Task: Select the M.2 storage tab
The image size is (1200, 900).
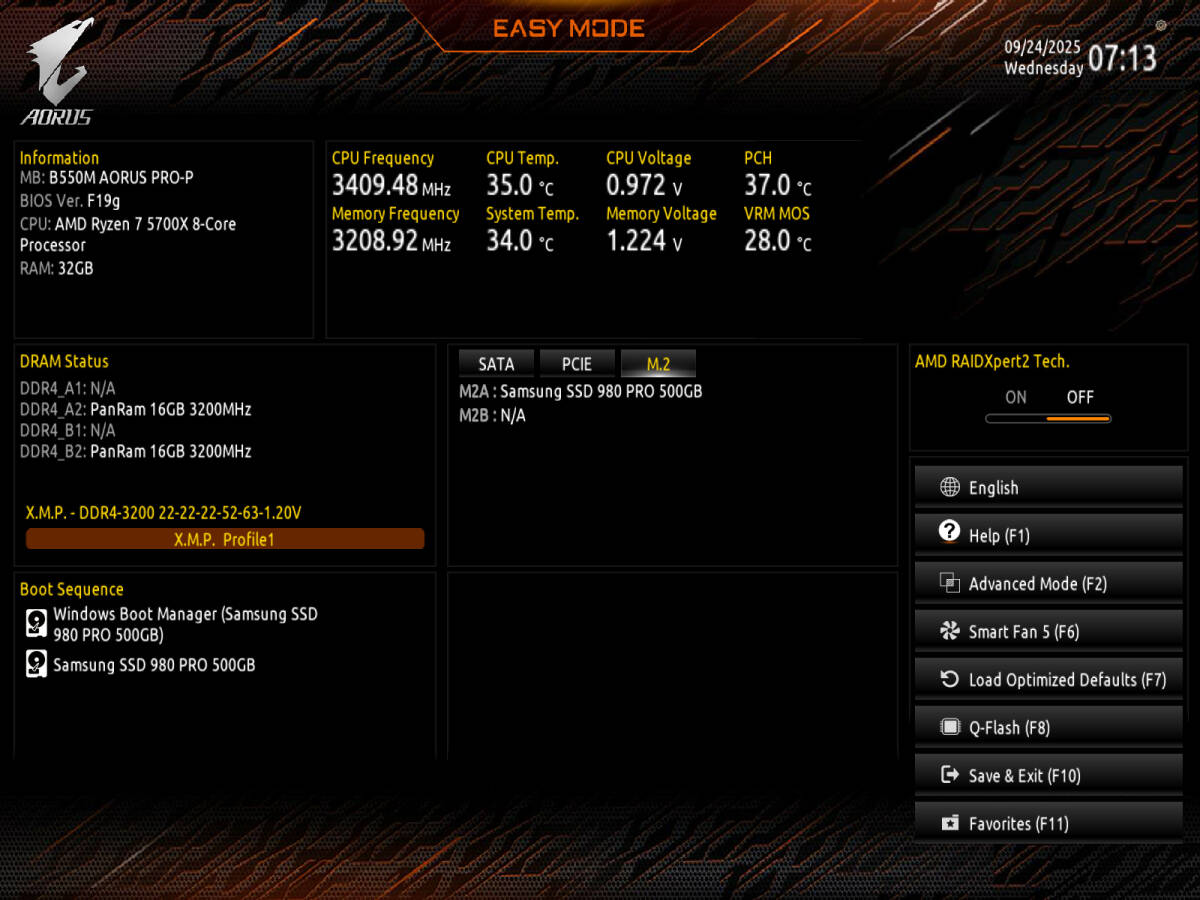Action: 658,364
